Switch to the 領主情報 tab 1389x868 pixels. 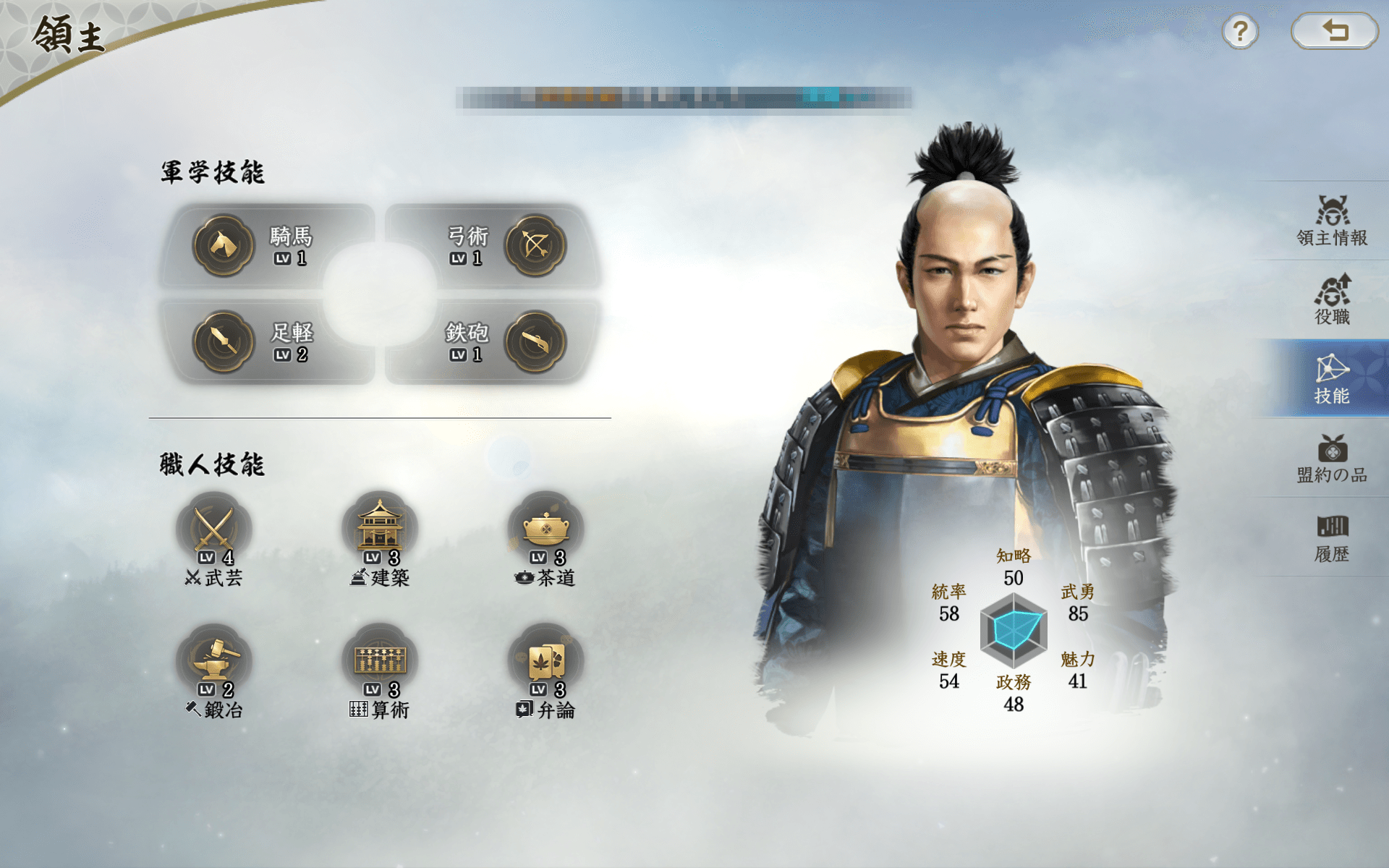coord(1331,221)
